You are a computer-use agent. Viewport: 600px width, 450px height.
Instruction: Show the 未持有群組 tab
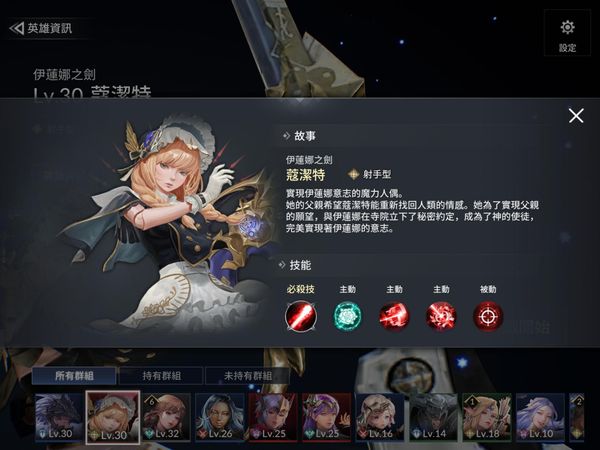pyautogui.click(x=245, y=376)
